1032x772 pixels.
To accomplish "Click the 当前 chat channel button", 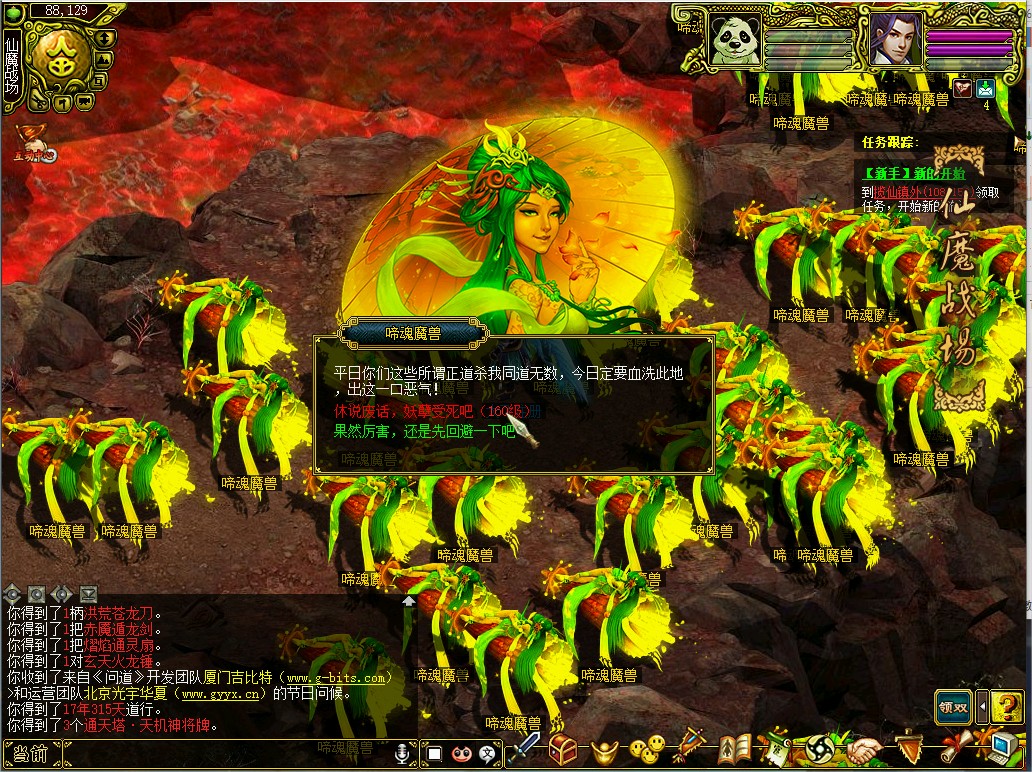I will tap(32, 754).
